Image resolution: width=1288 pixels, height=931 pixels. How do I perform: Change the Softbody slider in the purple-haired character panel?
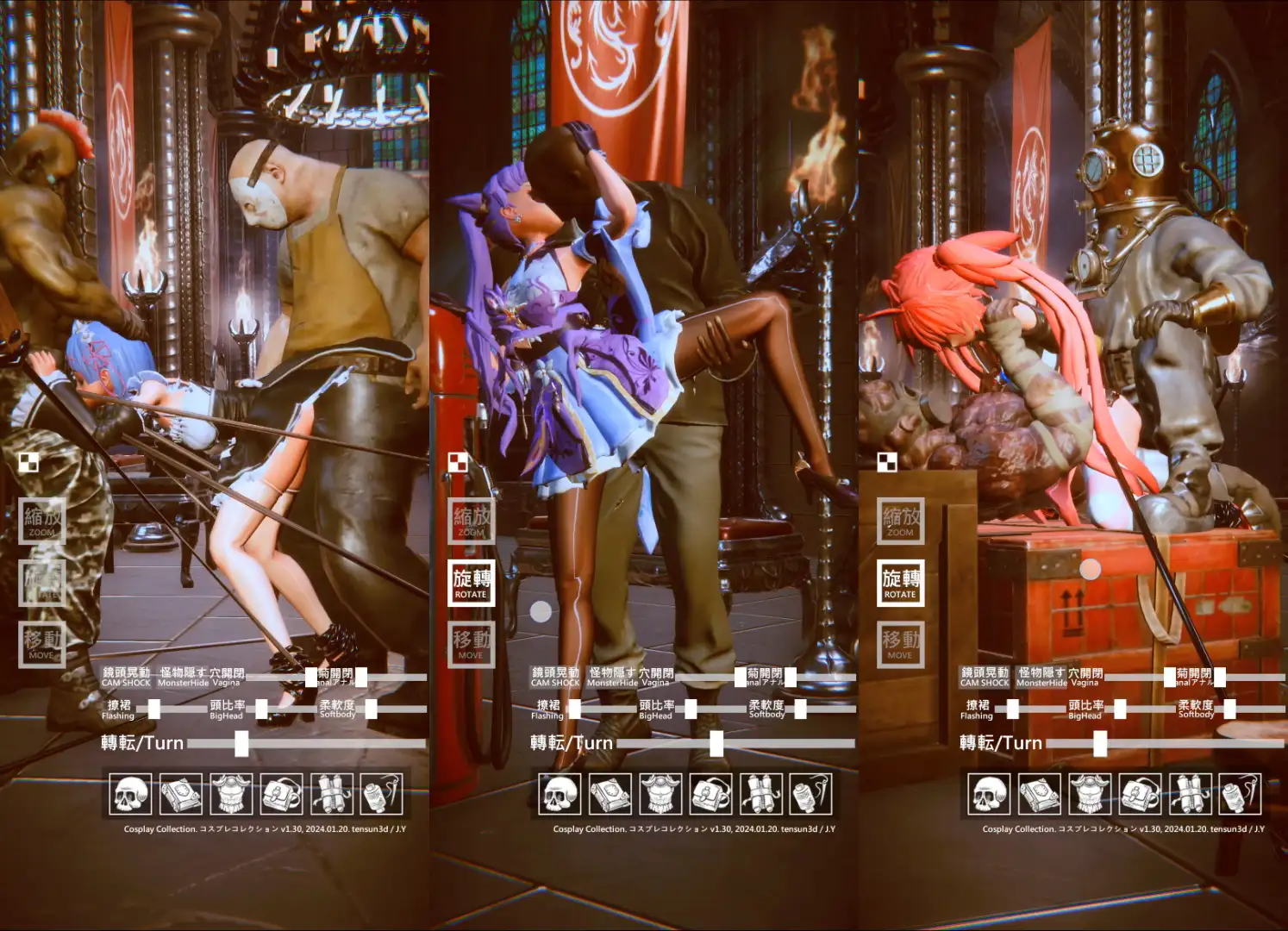(801, 709)
